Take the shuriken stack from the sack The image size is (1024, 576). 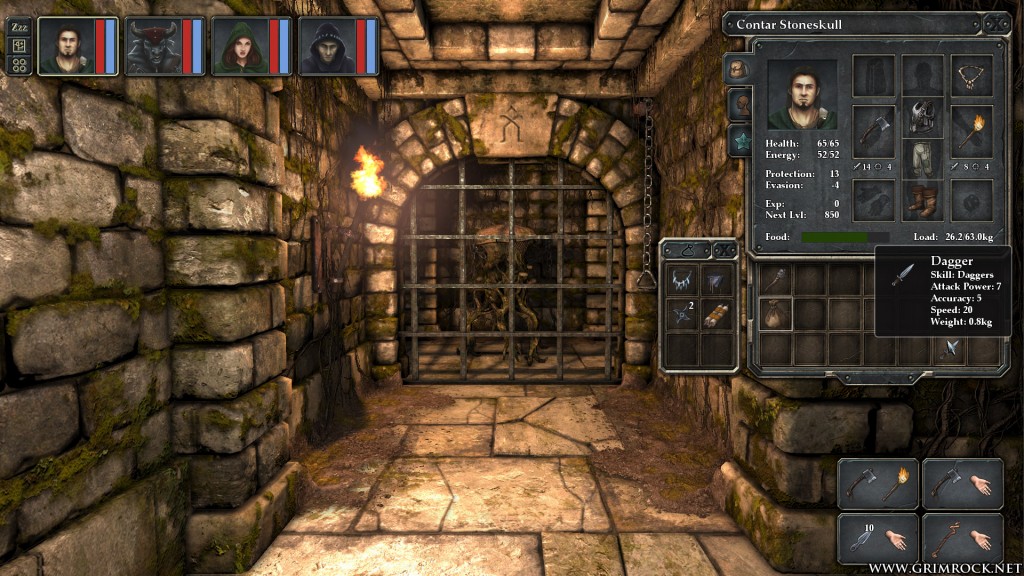pyautogui.click(x=683, y=314)
